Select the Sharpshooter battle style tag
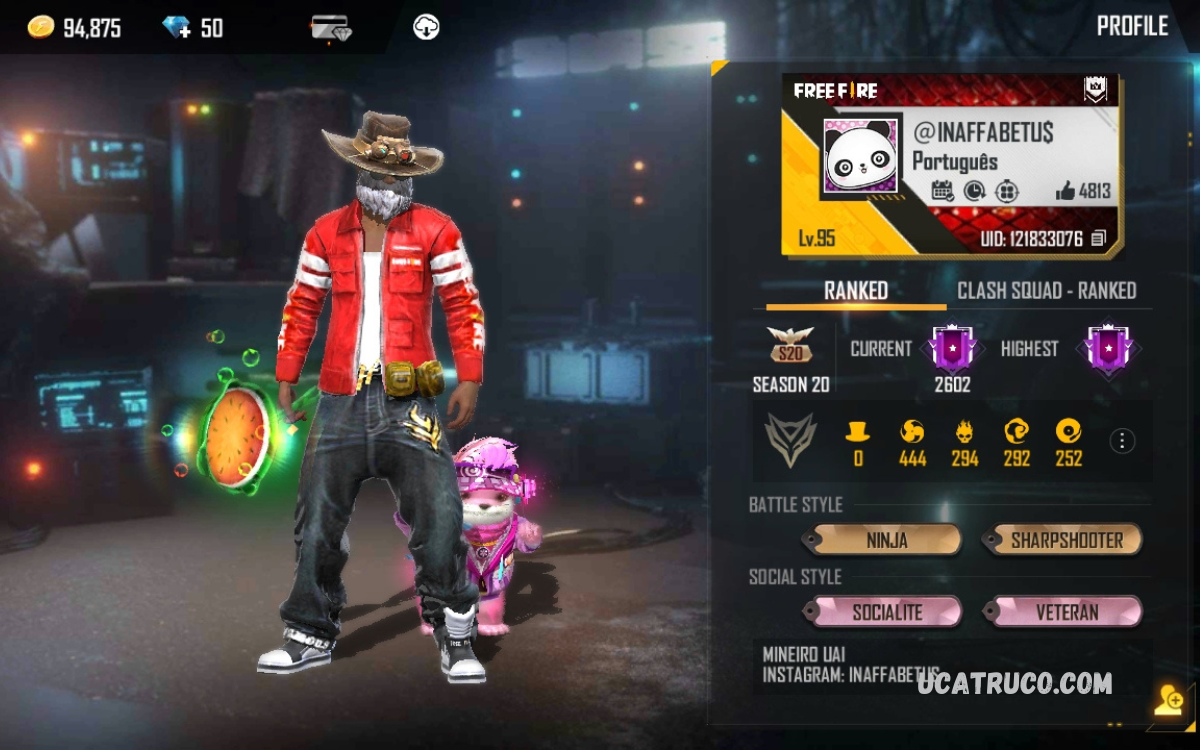The width and height of the screenshot is (1200, 750). 1065,540
